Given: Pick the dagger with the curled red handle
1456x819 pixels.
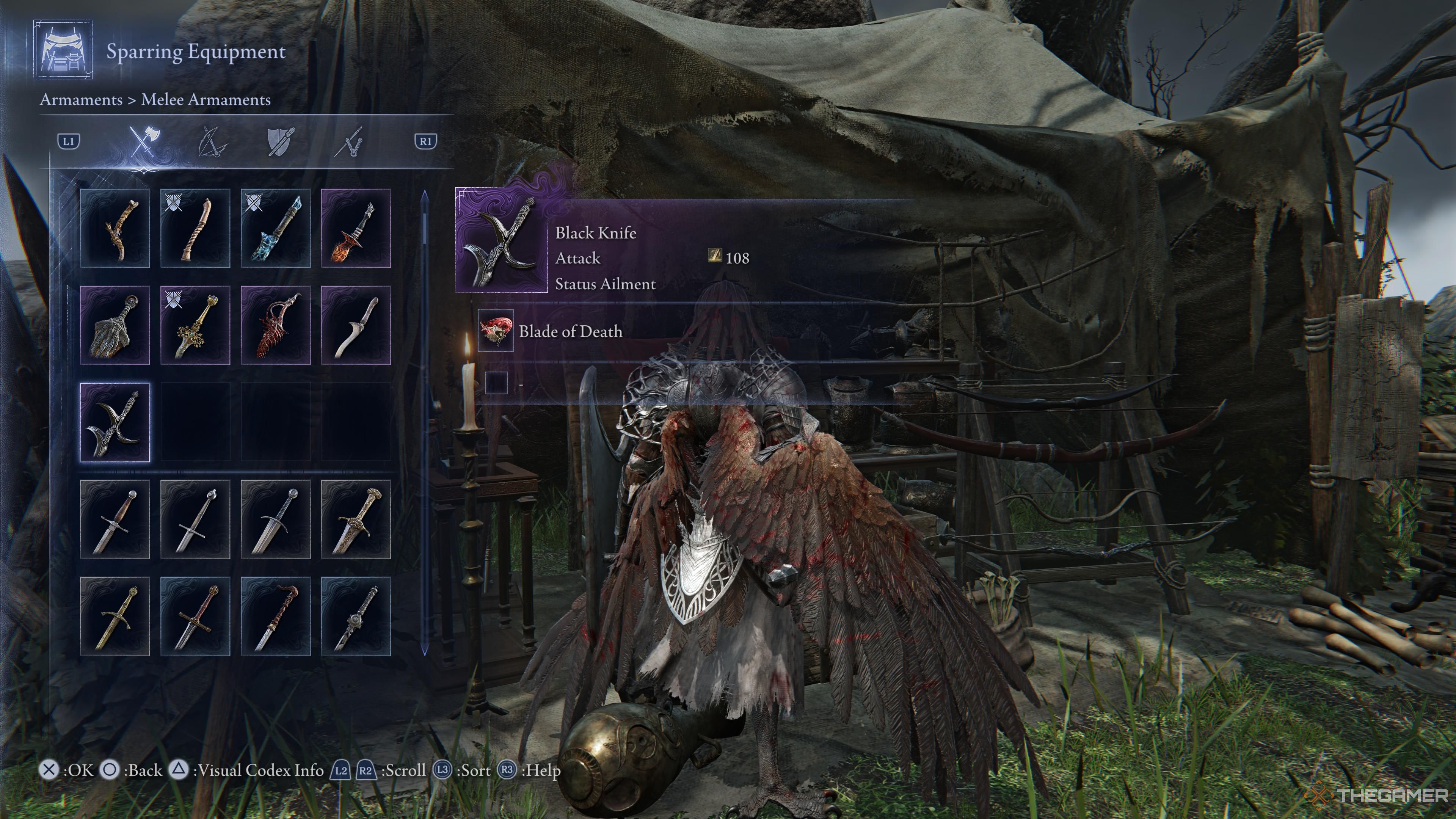Looking at the screenshot, I should (275, 617).
